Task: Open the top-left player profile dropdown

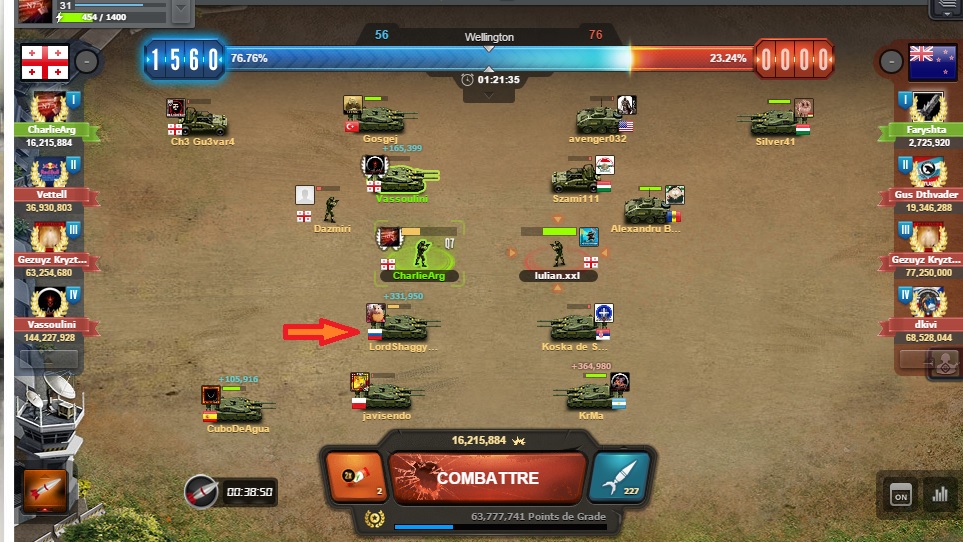Action: point(181,9)
